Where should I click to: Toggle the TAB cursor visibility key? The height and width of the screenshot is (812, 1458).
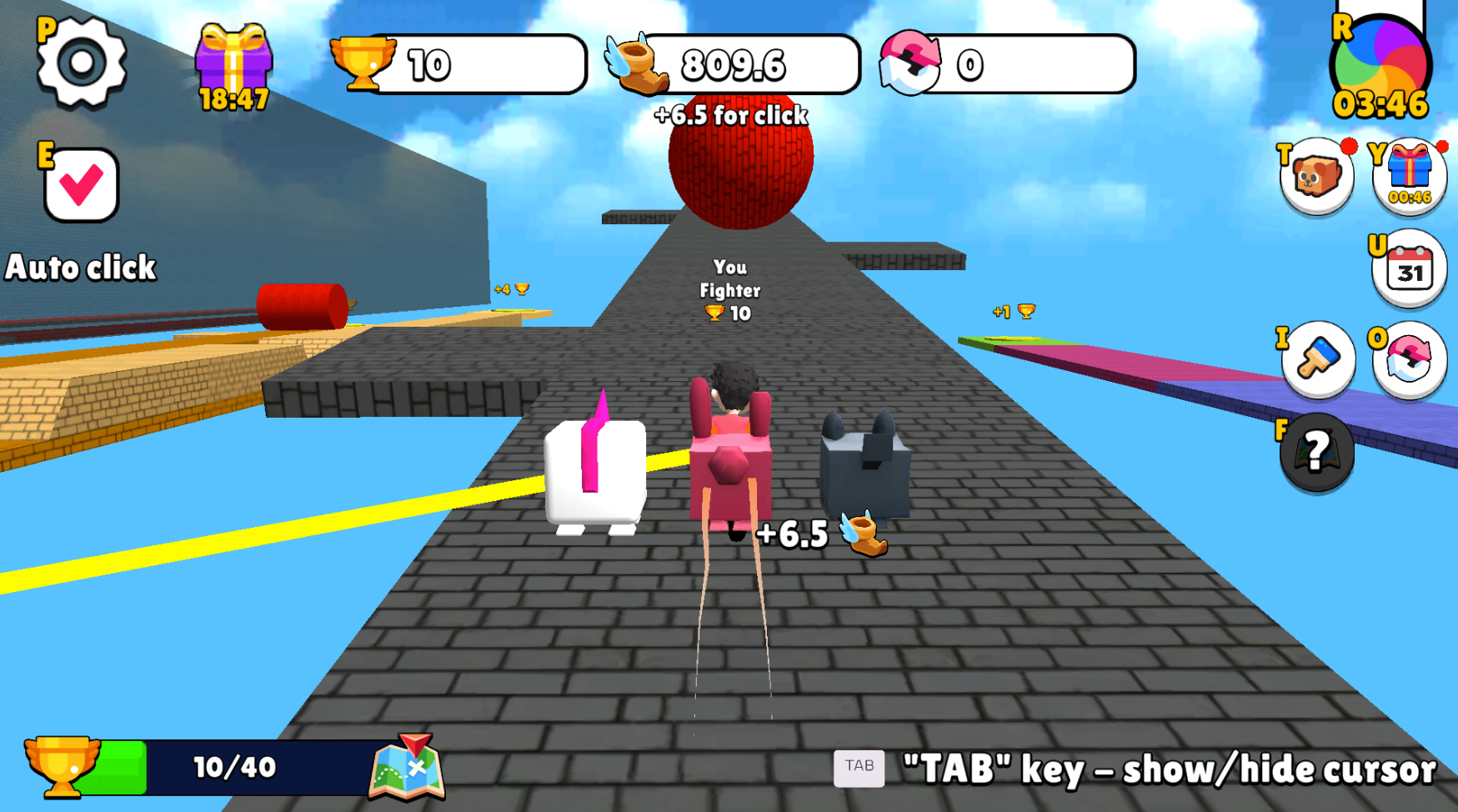point(860,765)
